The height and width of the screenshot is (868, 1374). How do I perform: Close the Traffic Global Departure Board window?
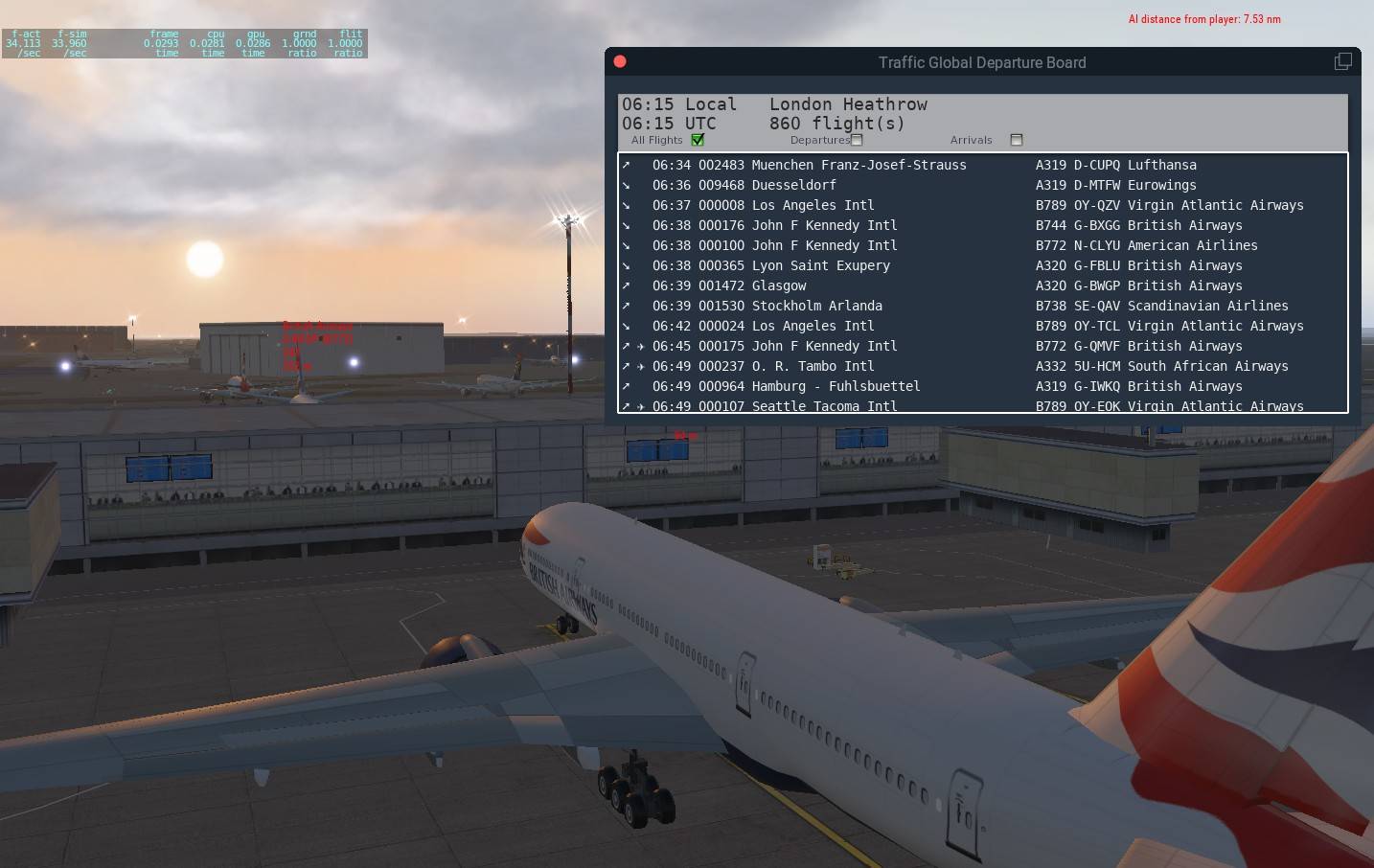click(620, 61)
